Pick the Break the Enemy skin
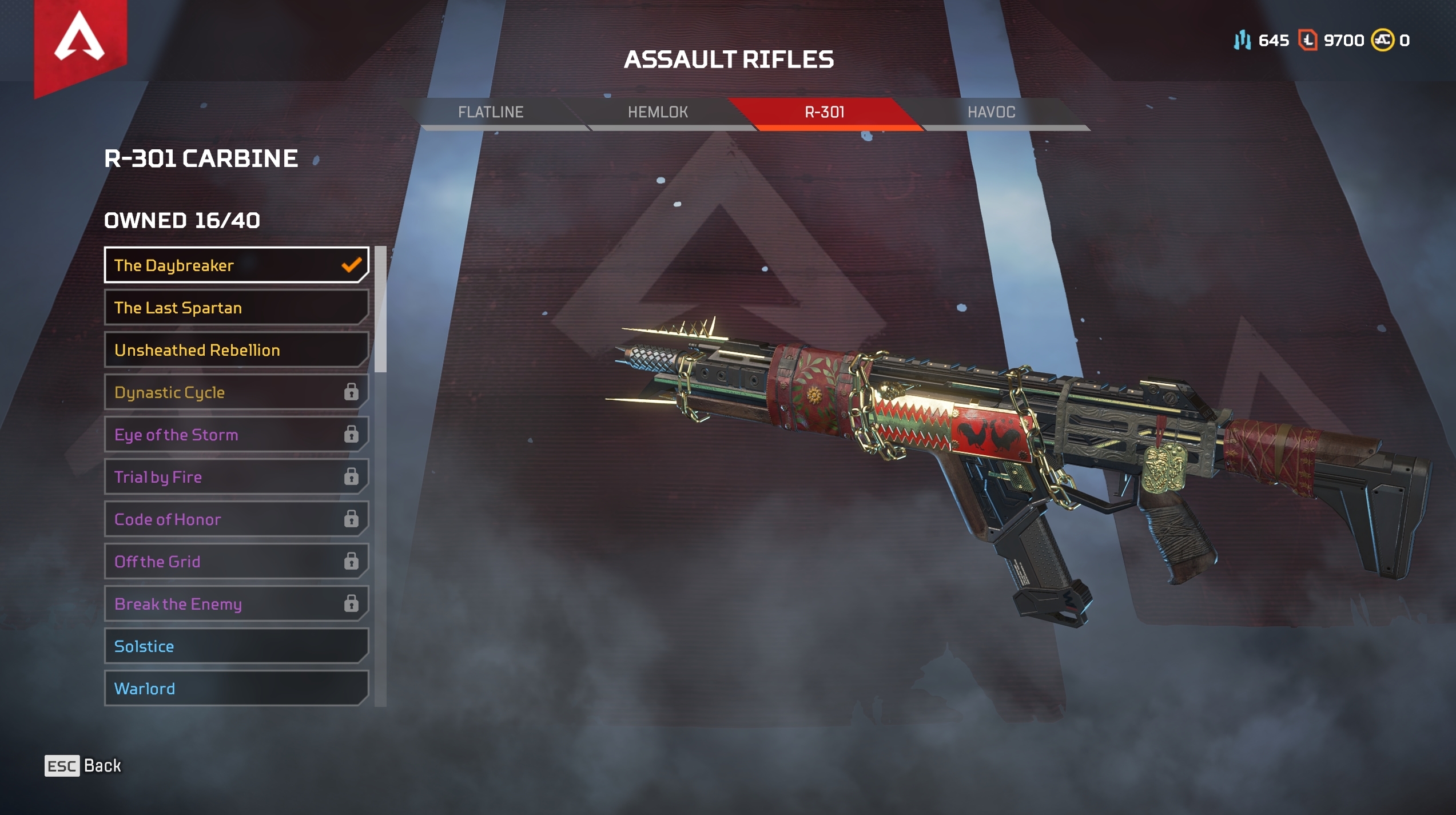This screenshot has width=1456, height=815. click(x=236, y=604)
